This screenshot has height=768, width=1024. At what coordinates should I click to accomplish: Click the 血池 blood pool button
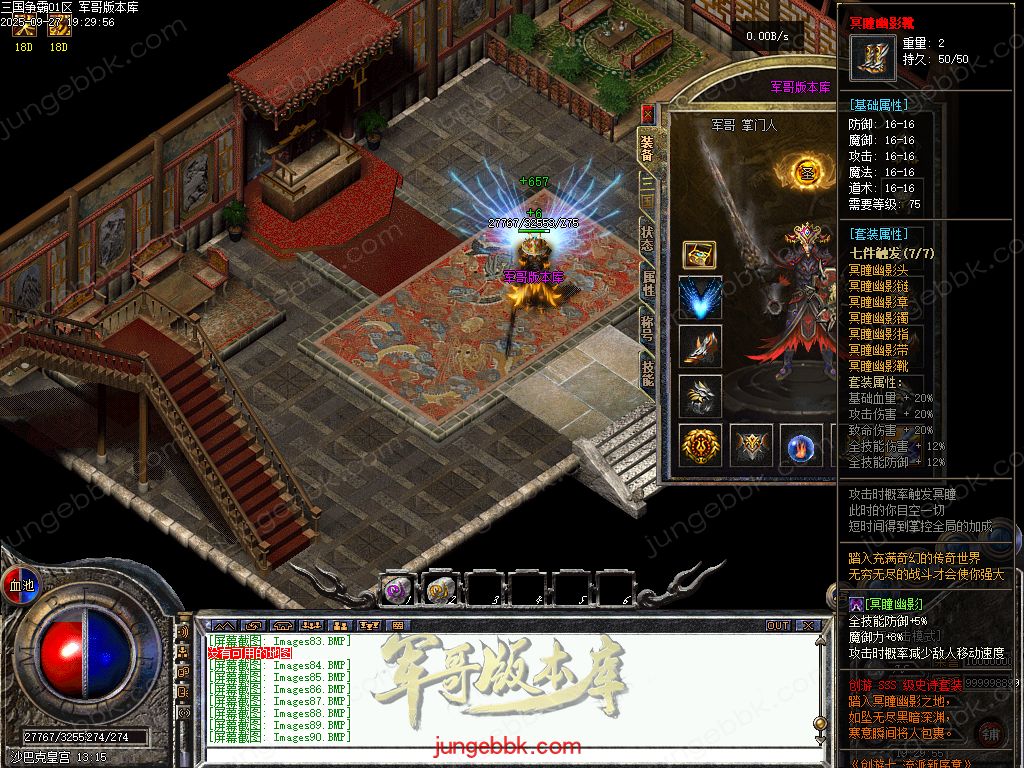20,584
